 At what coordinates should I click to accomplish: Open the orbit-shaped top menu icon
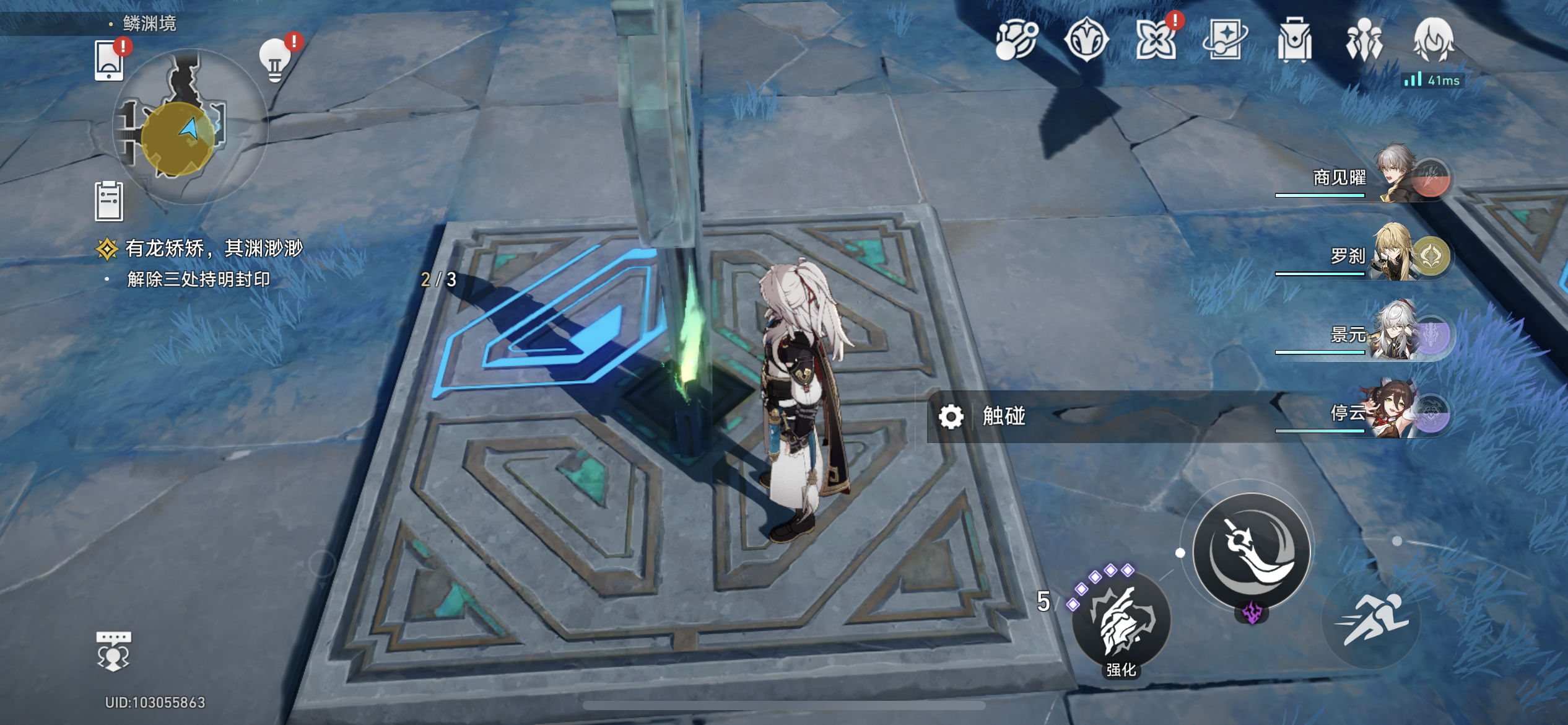1016,40
